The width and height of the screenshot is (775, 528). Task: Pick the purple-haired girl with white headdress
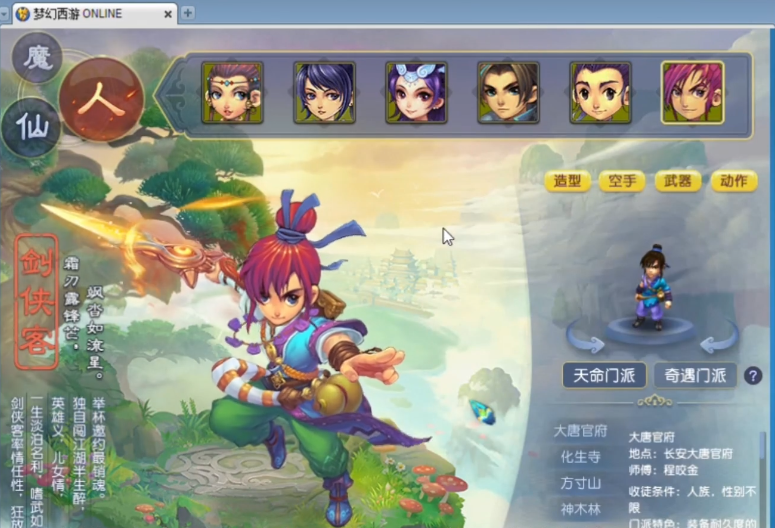pyautogui.click(x=416, y=93)
